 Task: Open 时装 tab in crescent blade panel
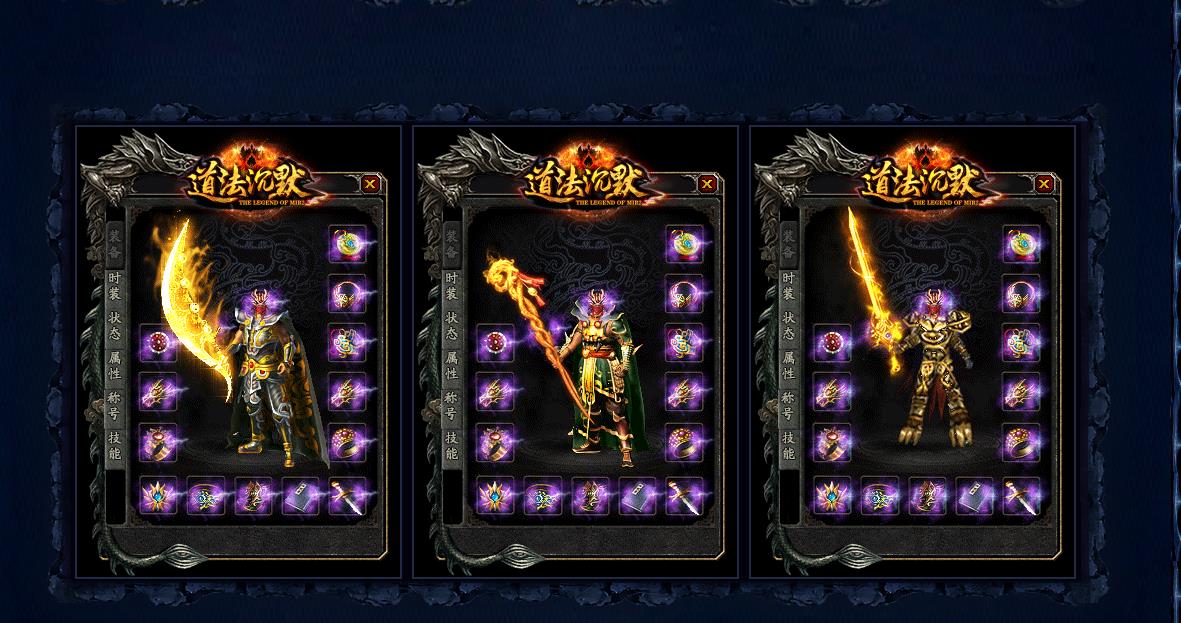click(115, 286)
